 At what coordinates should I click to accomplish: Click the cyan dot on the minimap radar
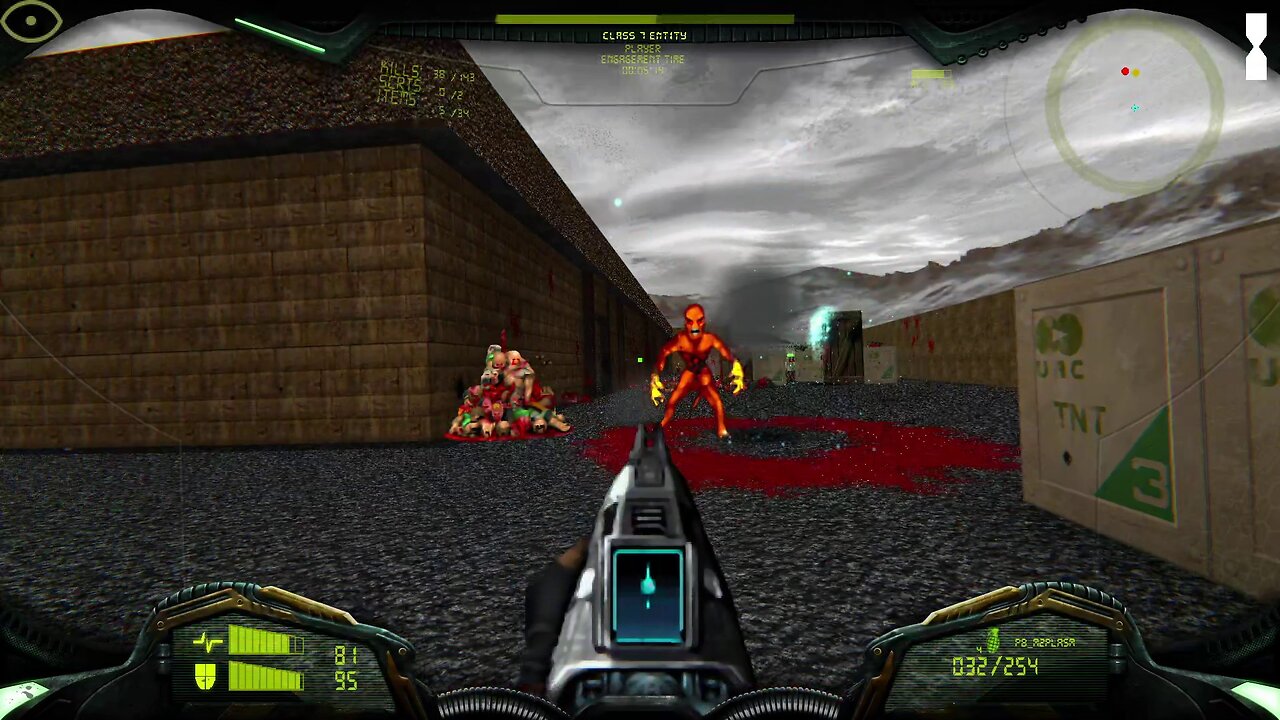click(x=1134, y=108)
